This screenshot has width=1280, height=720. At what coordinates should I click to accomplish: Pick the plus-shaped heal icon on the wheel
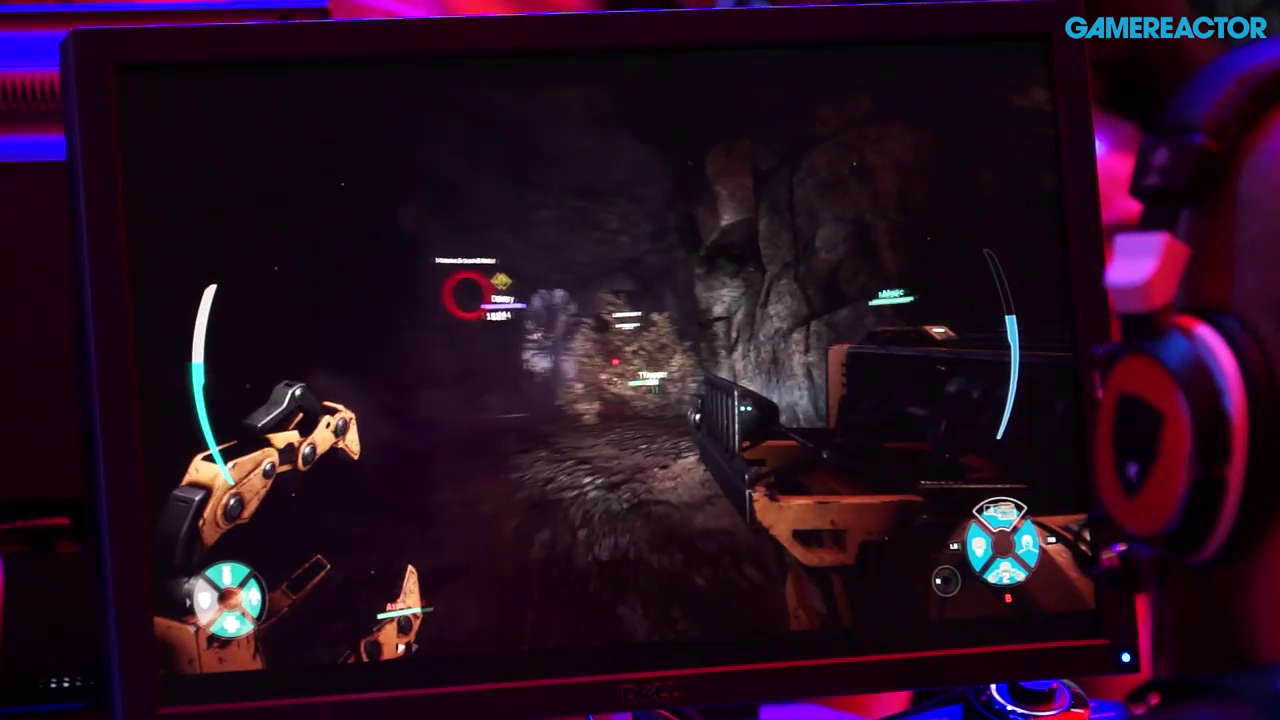click(x=230, y=623)
